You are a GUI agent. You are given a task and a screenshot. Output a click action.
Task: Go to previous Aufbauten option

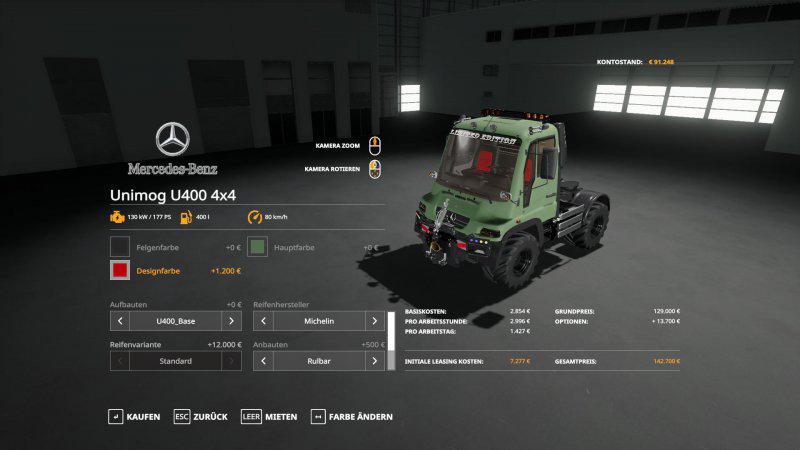pos(120,321)
